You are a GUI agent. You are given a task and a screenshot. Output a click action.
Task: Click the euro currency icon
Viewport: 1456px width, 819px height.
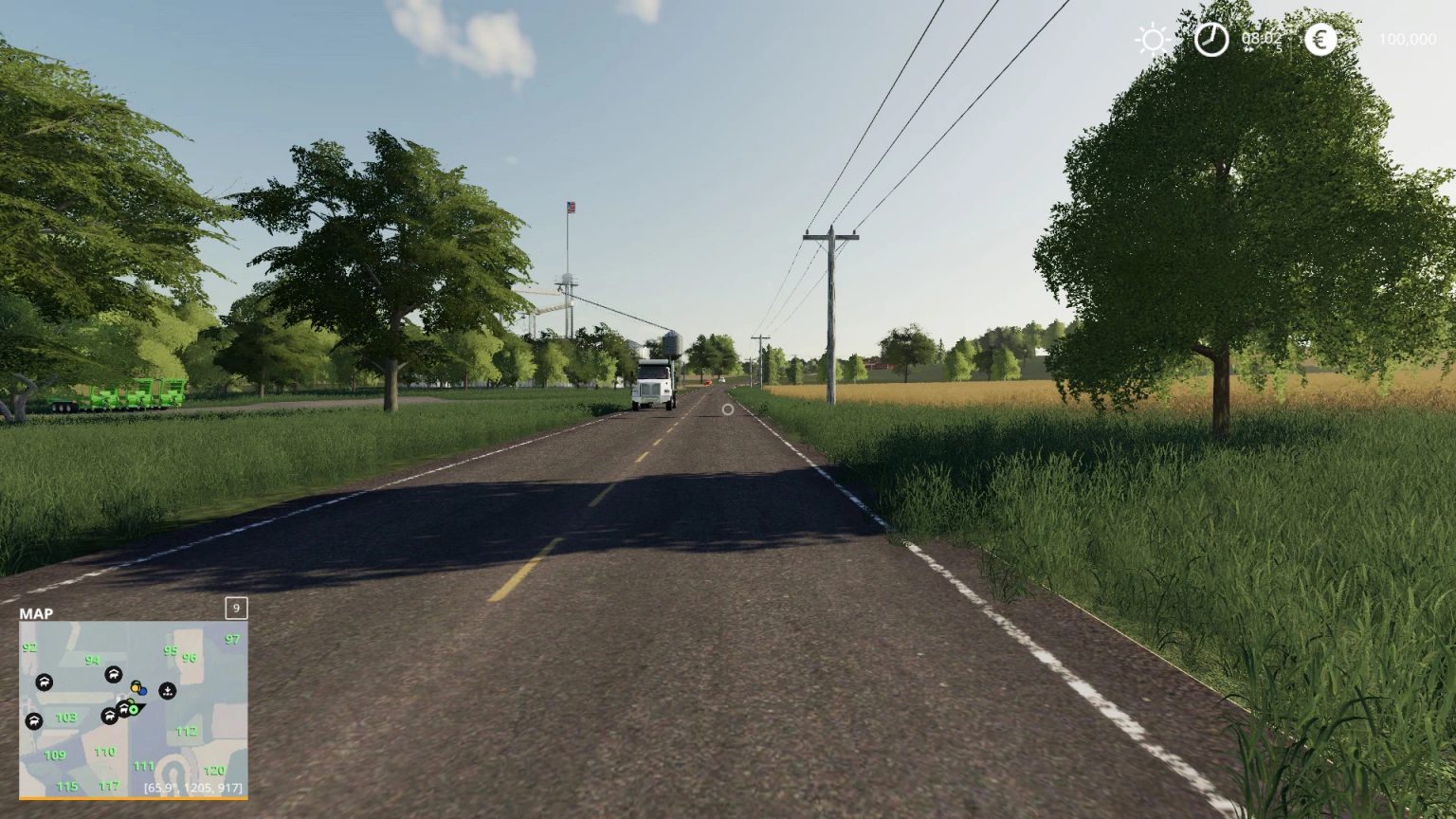click(x=1320, y=40)
